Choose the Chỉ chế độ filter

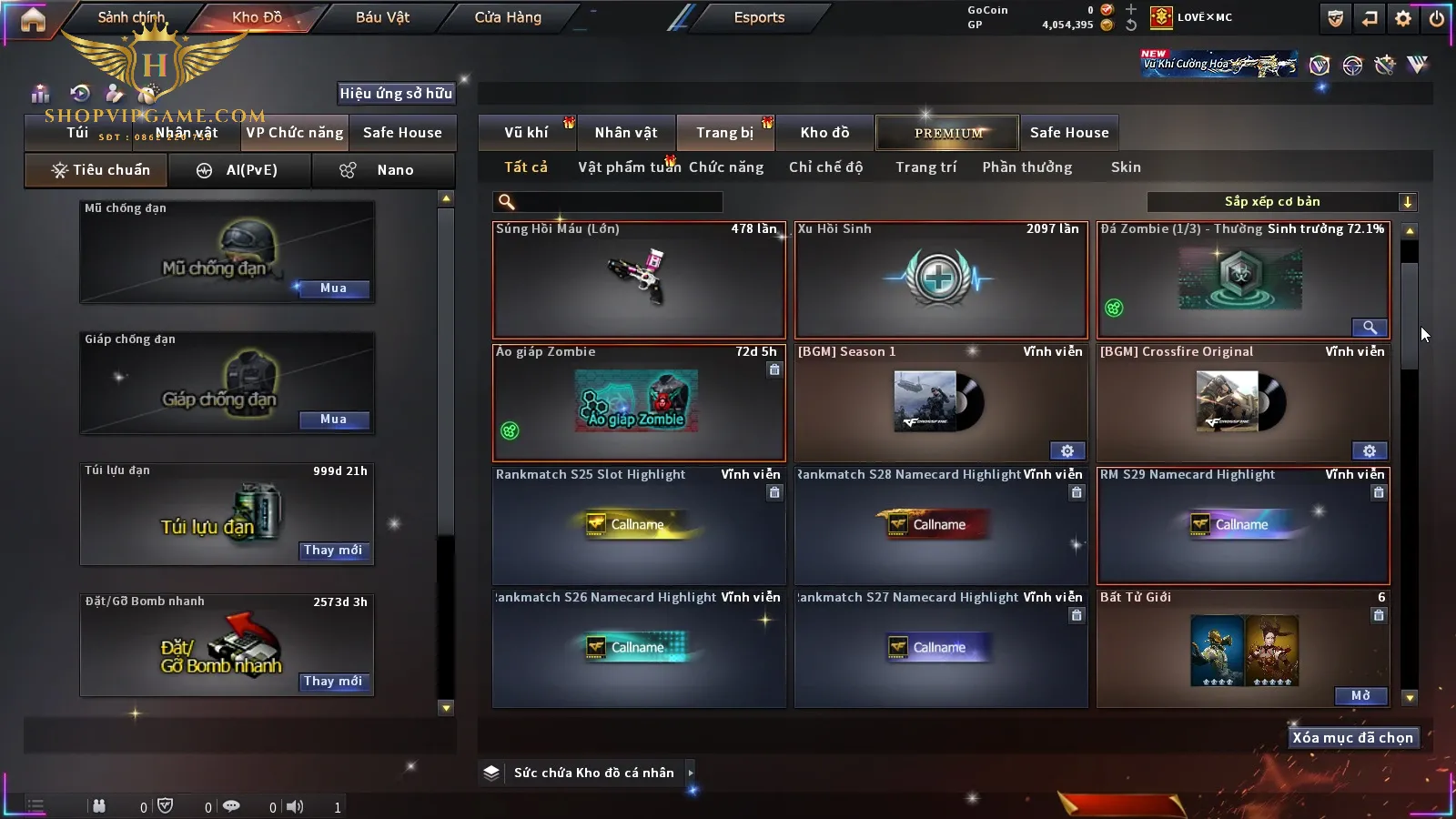[x=825, y=167]
